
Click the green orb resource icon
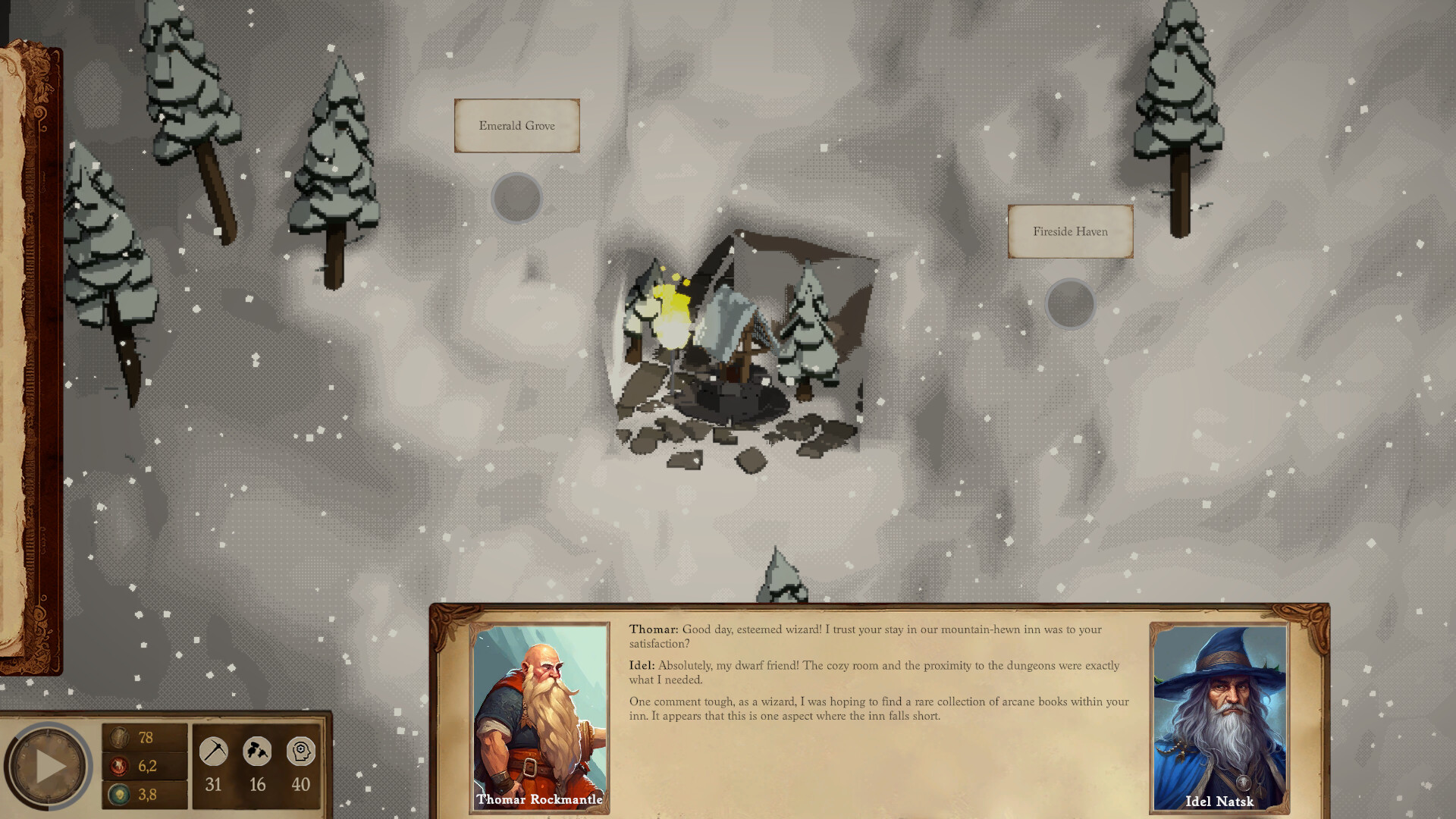(121, 795)
